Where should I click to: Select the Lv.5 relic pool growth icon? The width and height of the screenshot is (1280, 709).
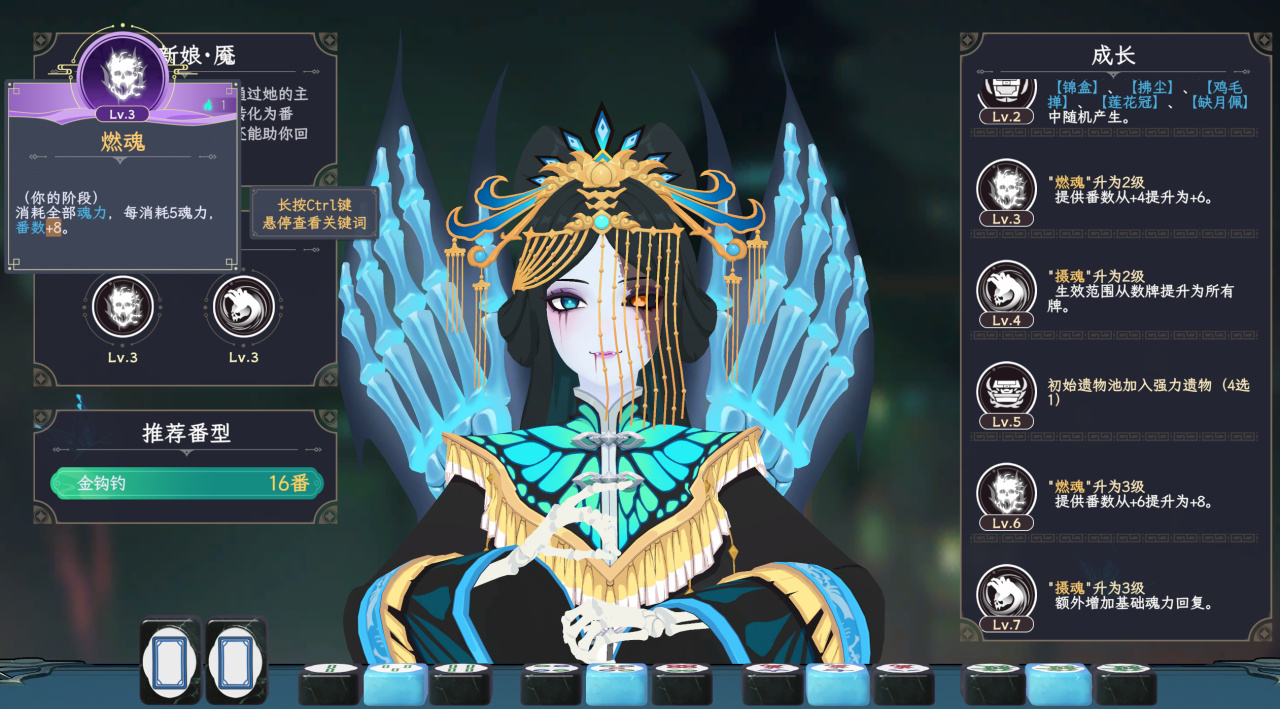tap(1006, 390)
